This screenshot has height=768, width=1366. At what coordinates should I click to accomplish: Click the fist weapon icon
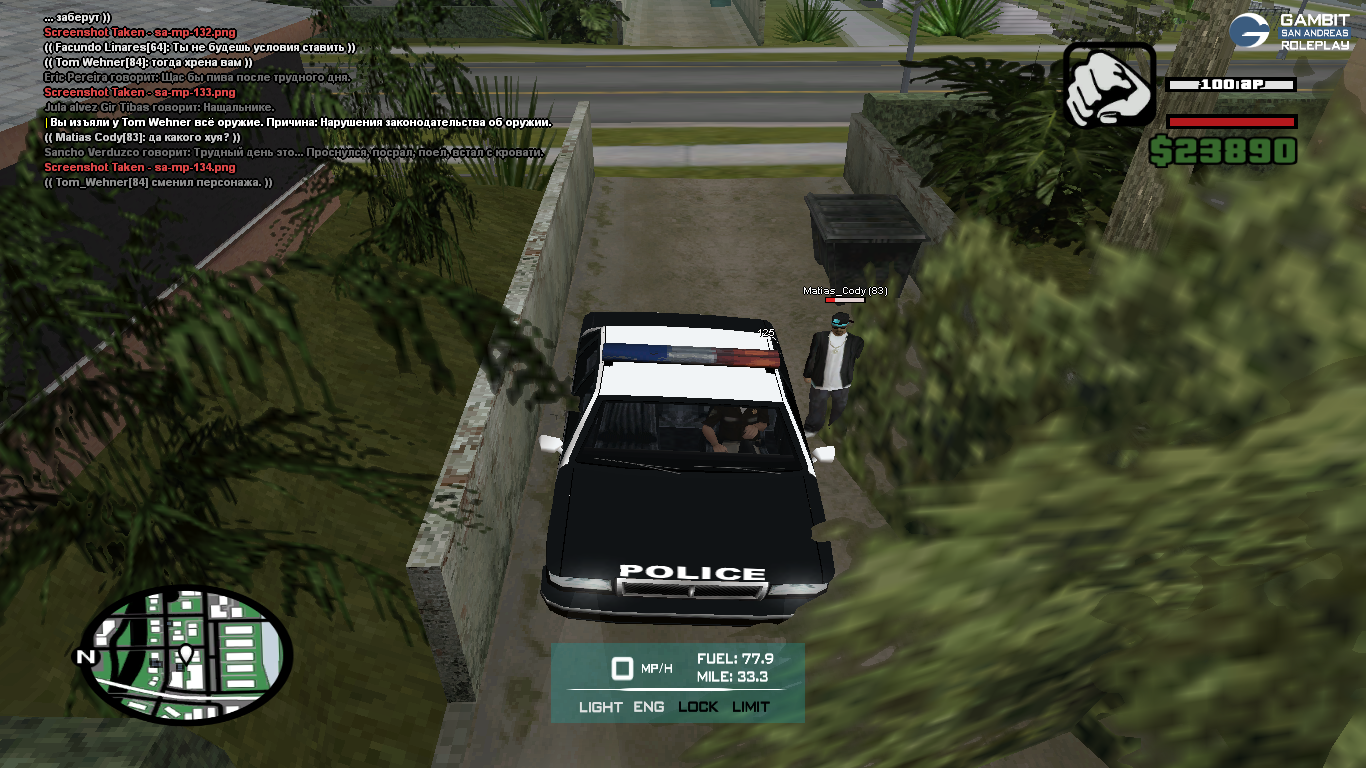(1109, 84)
